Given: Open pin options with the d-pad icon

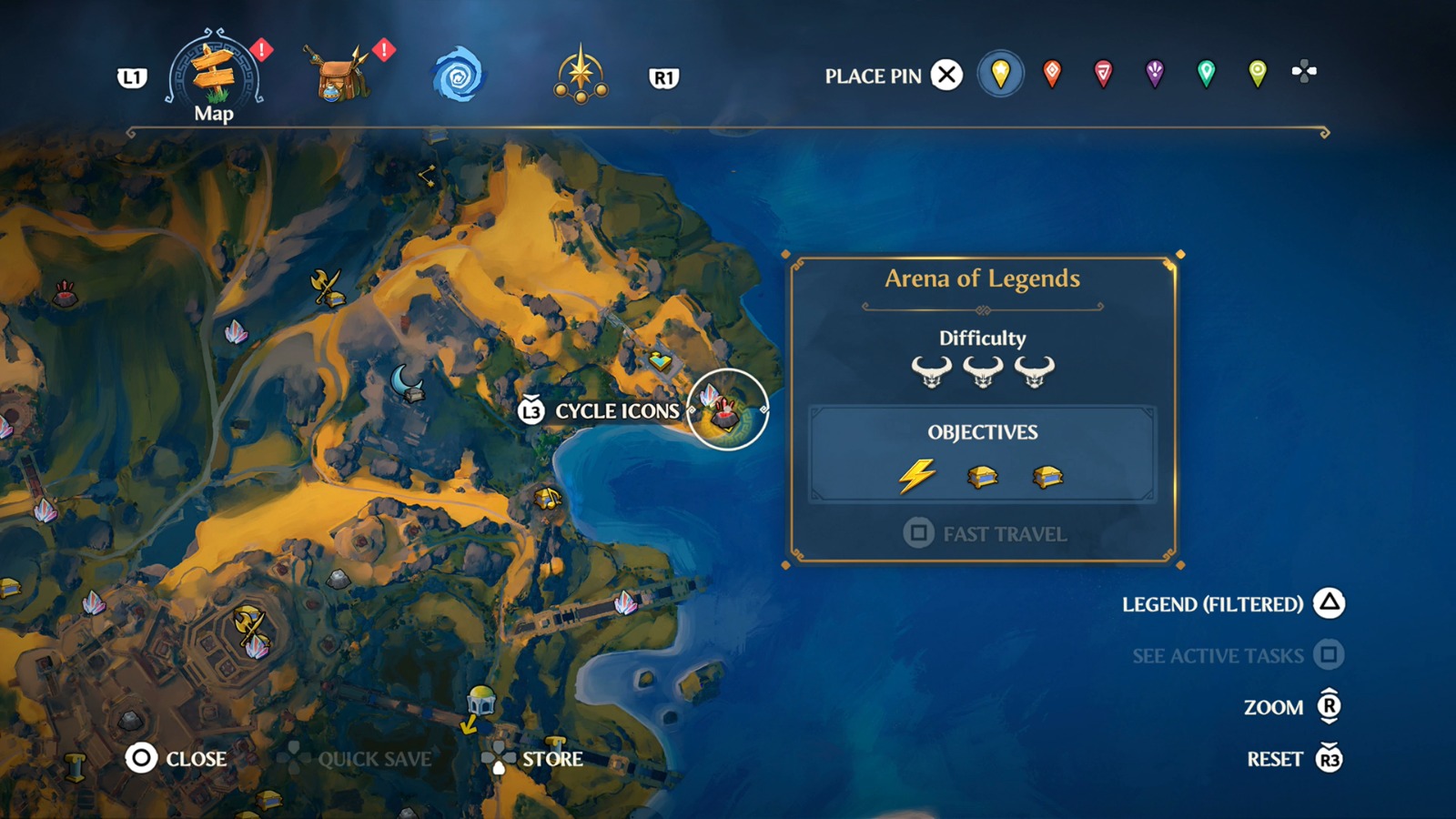Looking at the screenshot, I should tap(1305, 72).
